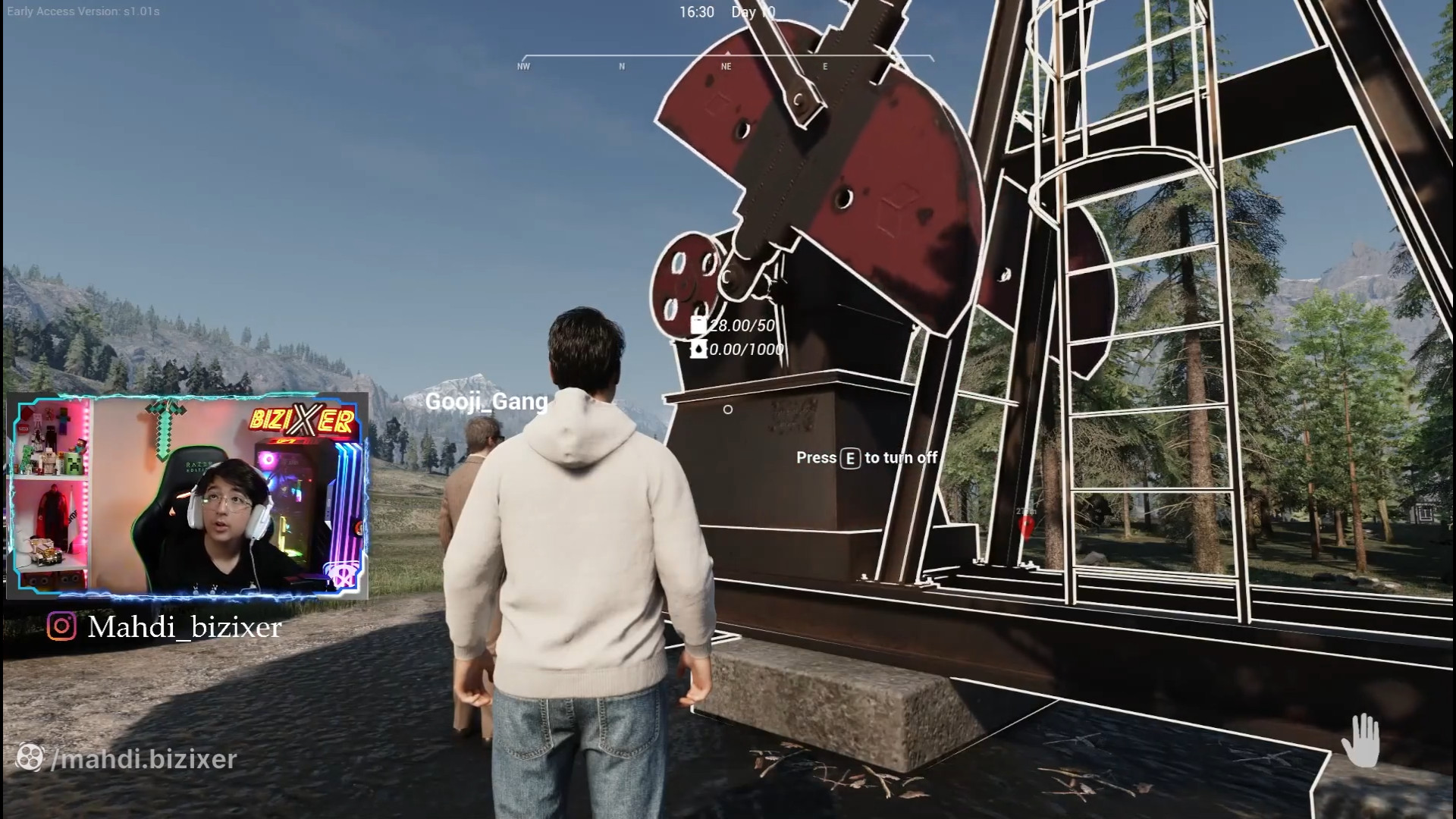
Task: Click the compass heading bar
Action: tap(726, 60)
